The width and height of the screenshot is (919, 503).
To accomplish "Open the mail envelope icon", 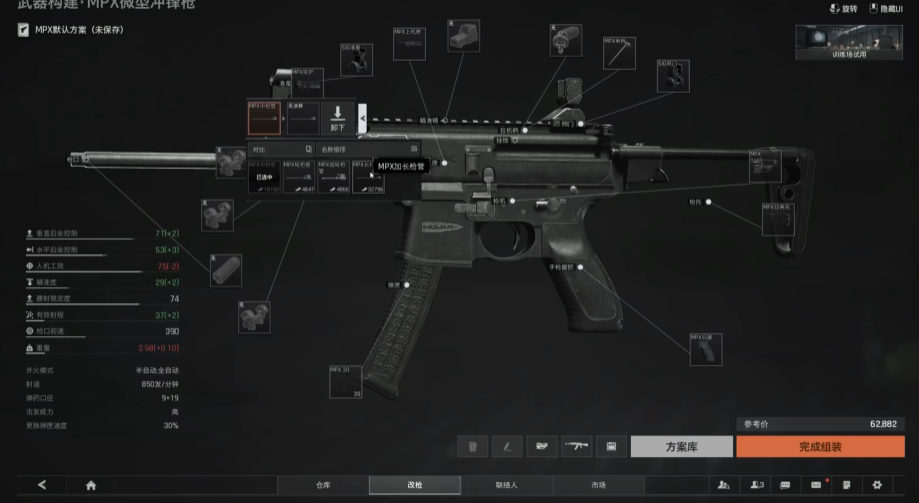I will (x=816, y=485).
